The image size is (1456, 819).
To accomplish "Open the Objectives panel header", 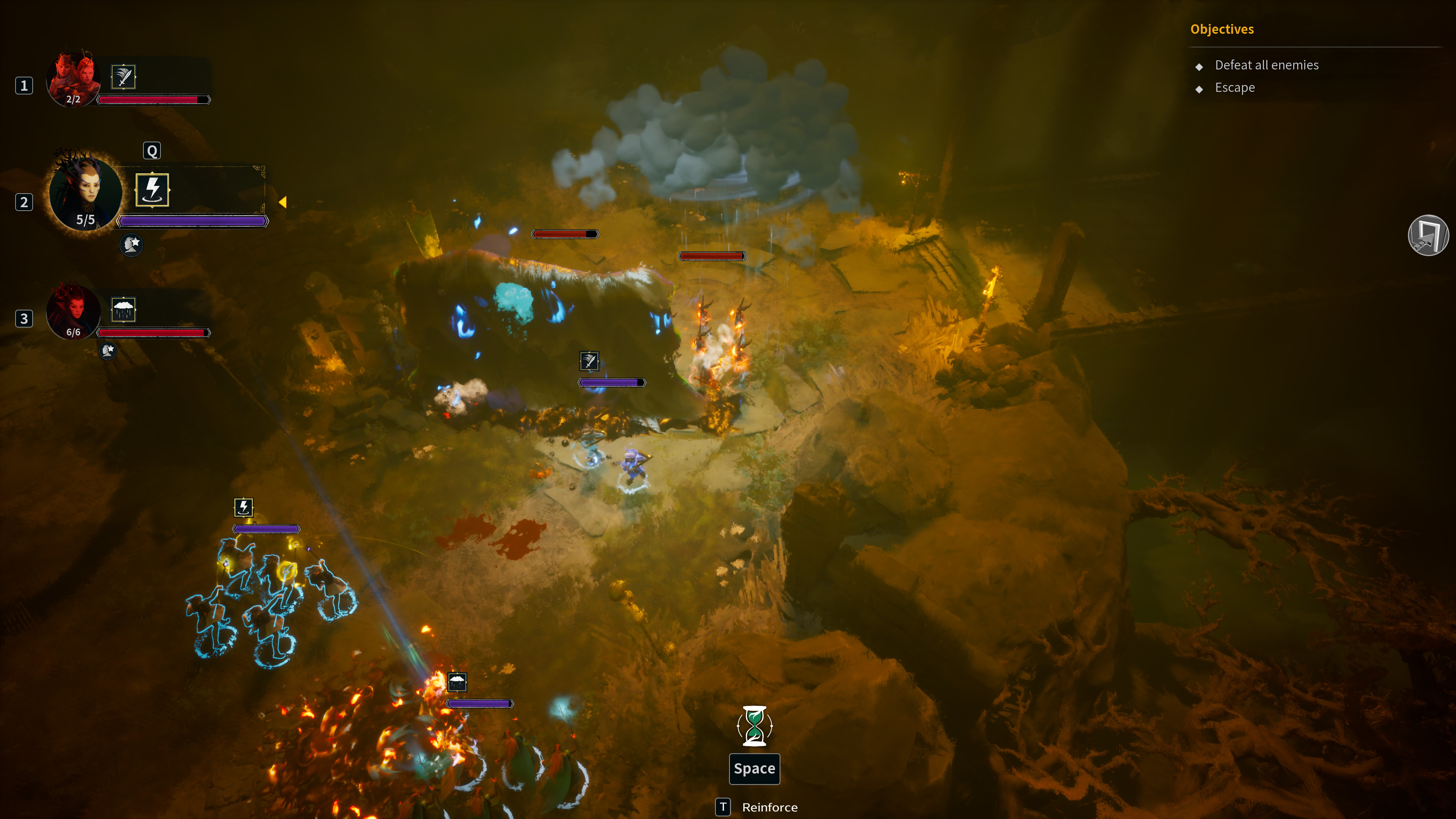I will [x=1222, y=29].
